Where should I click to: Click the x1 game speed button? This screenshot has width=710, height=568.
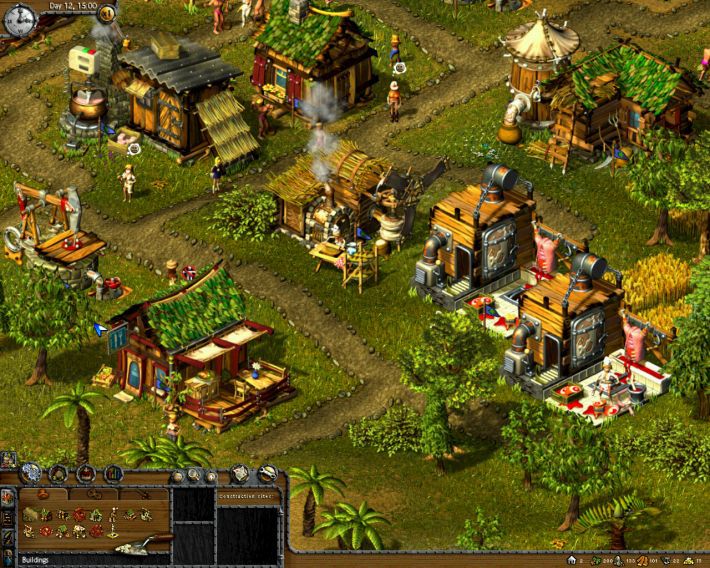(x=107, y=14)
